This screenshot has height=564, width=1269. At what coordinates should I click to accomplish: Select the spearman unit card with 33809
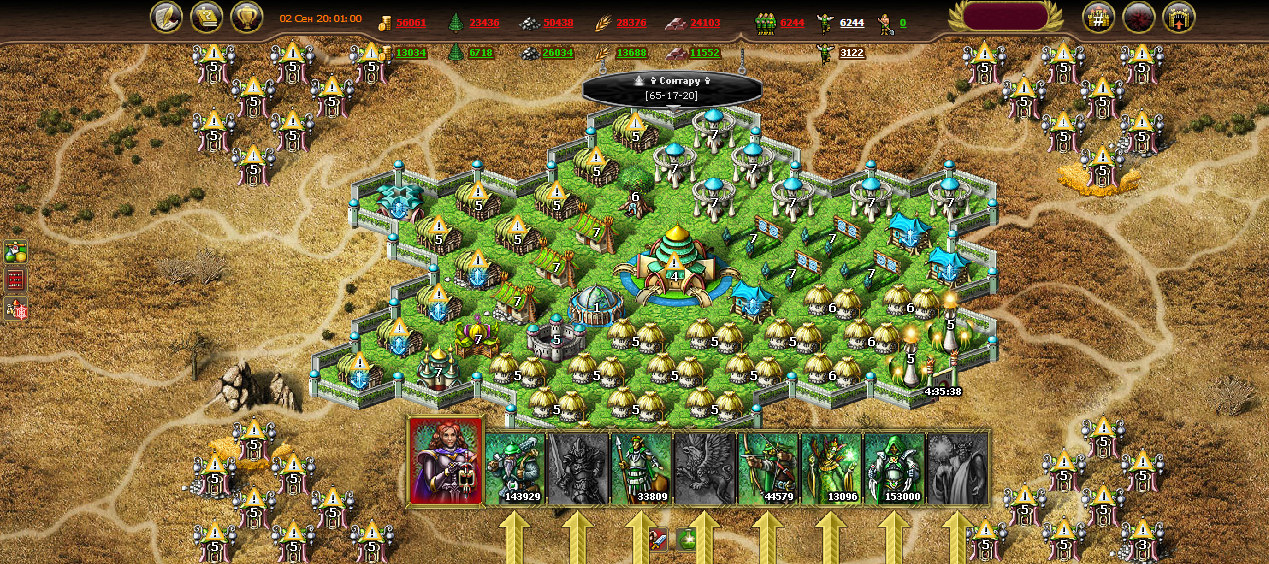(642, 467)
